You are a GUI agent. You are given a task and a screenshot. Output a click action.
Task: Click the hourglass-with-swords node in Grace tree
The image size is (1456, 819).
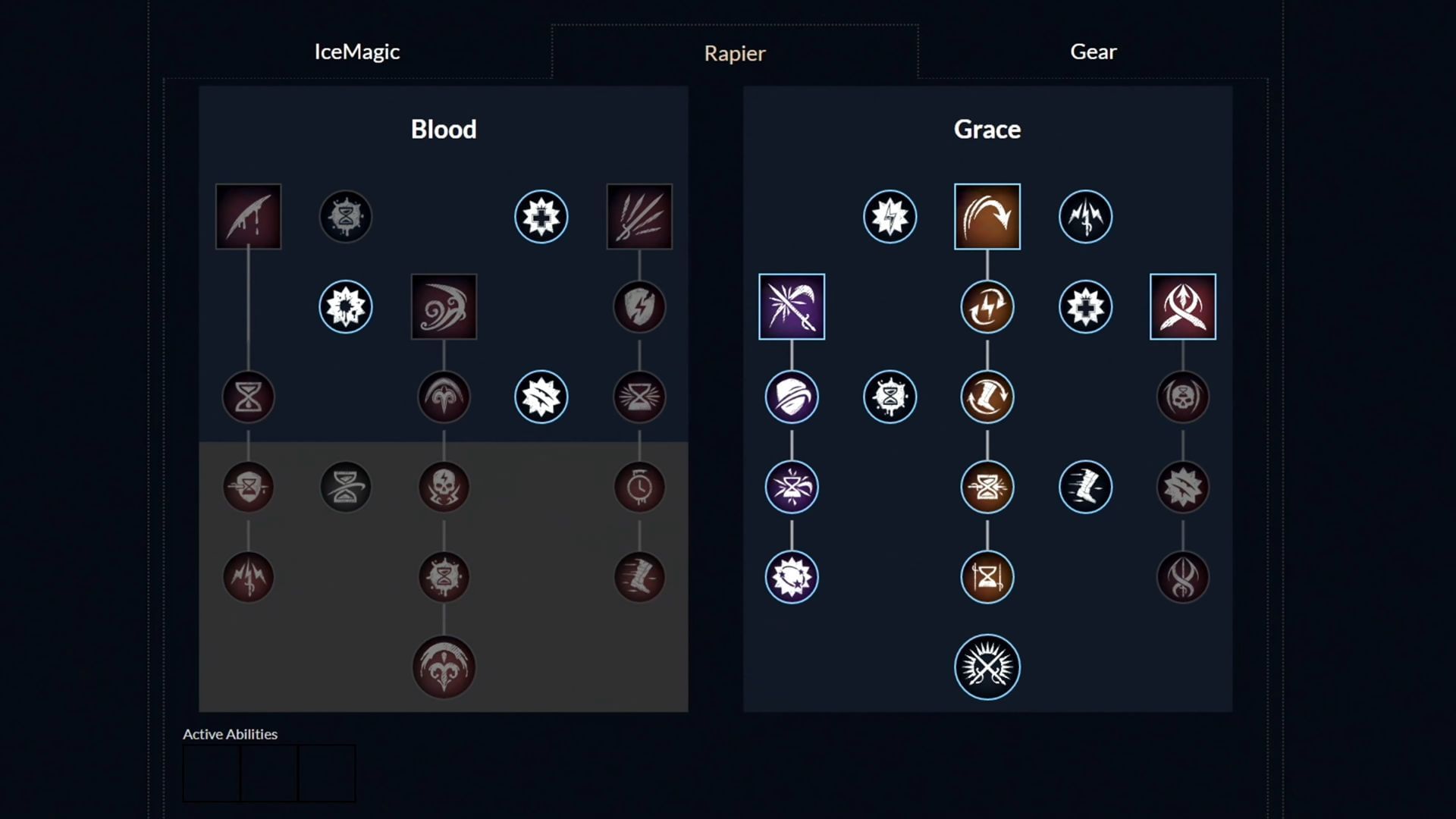click(987, 577)
